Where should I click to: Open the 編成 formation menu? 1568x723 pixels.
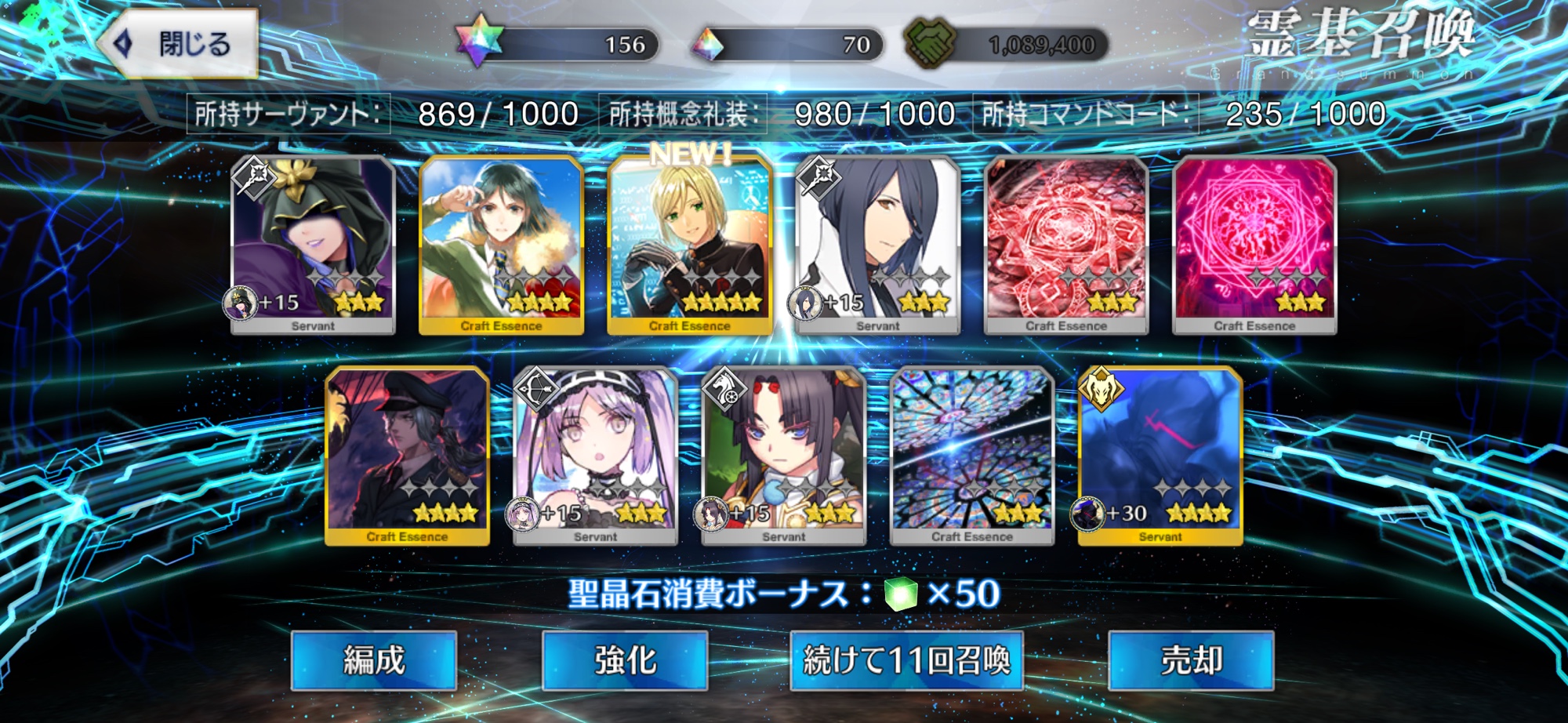pyautogui.click(x=374, y=660)
